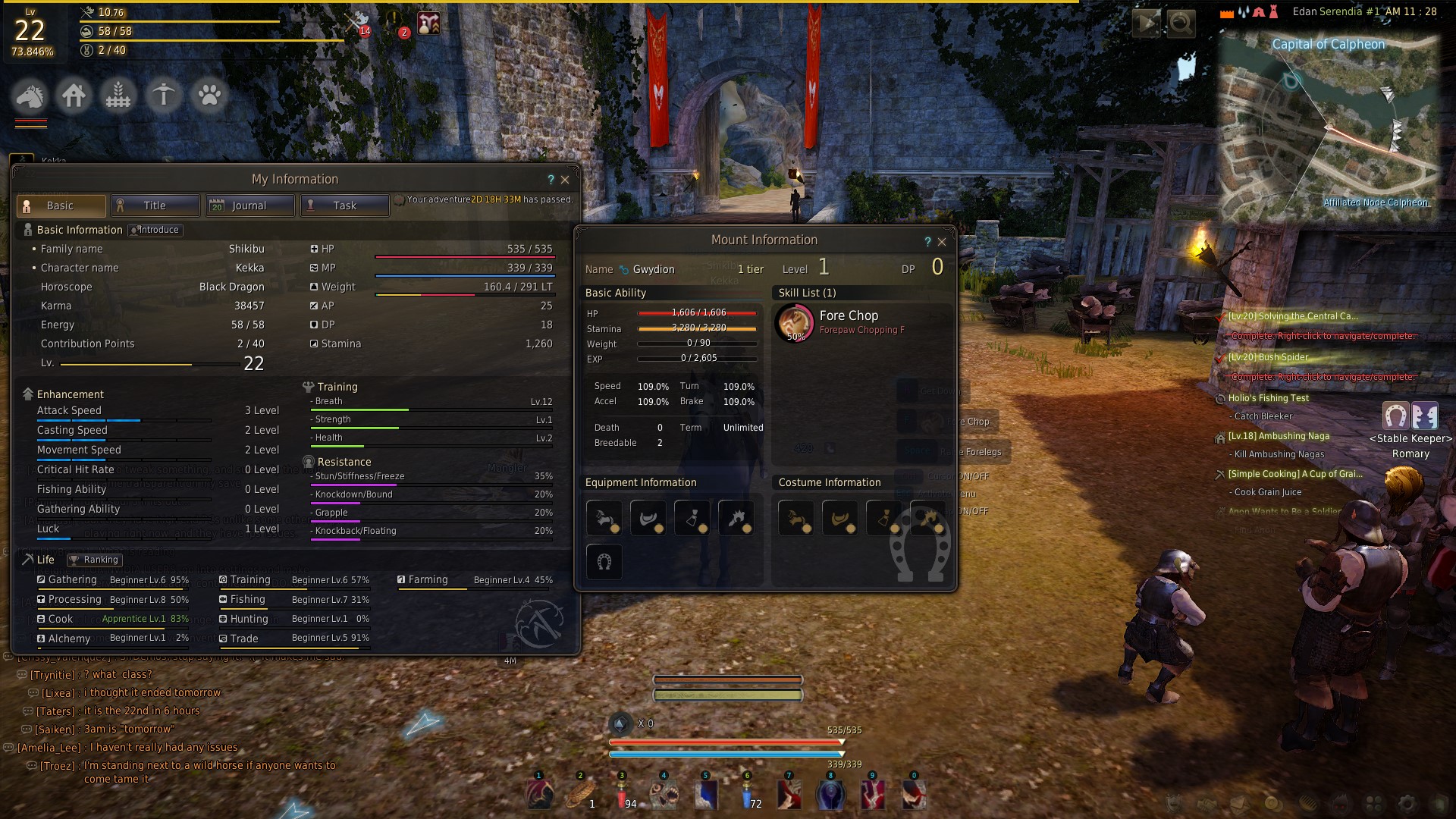
Task: Click the horseshoe equipment slot
Action: [x=604, y=562]
